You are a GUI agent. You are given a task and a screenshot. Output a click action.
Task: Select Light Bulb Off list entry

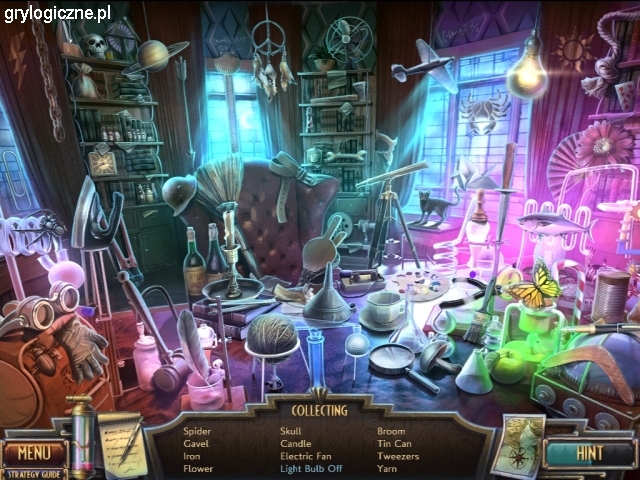click(311, 468)
